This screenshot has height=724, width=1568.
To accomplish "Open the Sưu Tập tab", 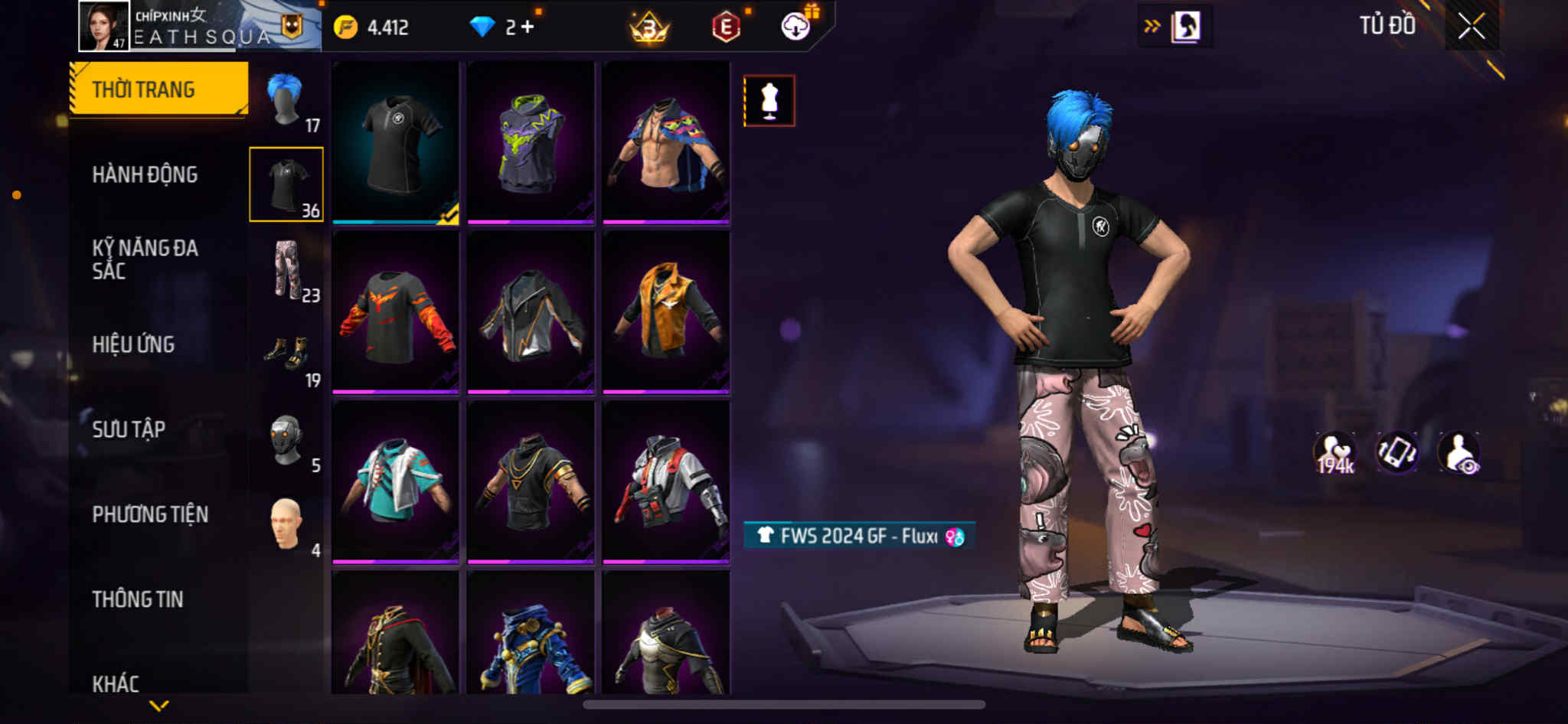I will click(x=129, y=429).
